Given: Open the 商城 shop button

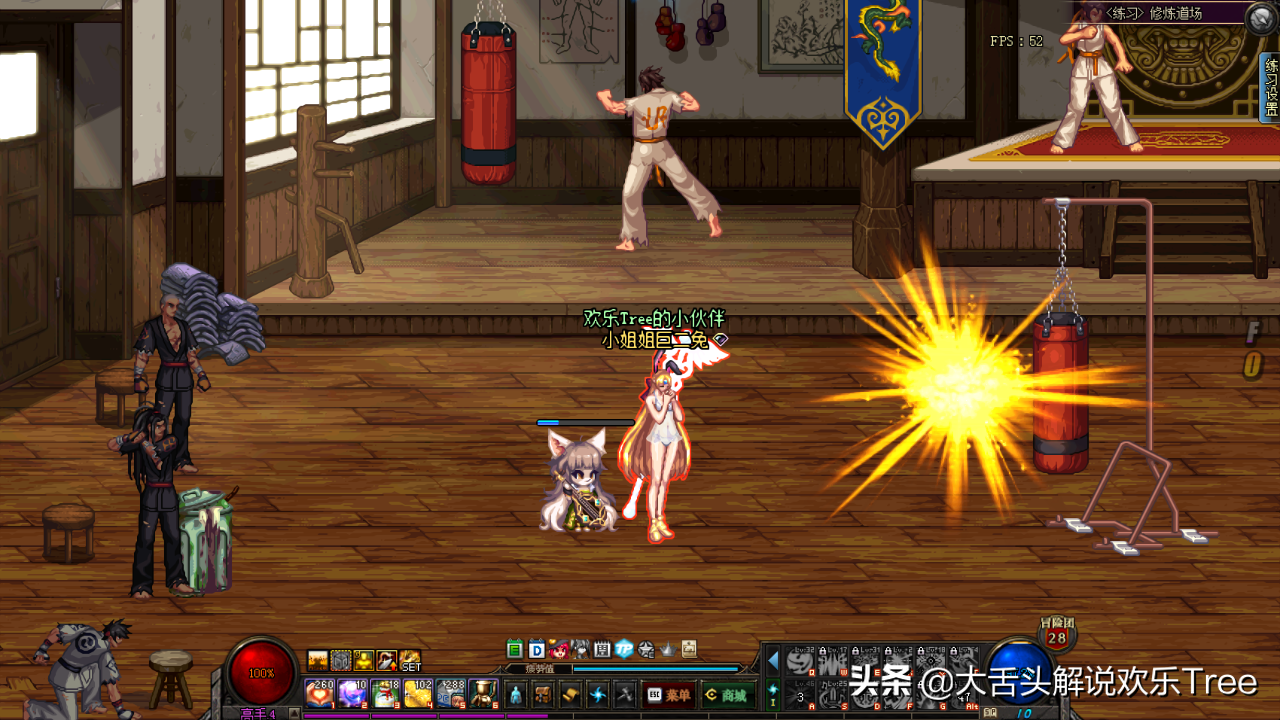Looking at the screenshot, I should [727, 695].
